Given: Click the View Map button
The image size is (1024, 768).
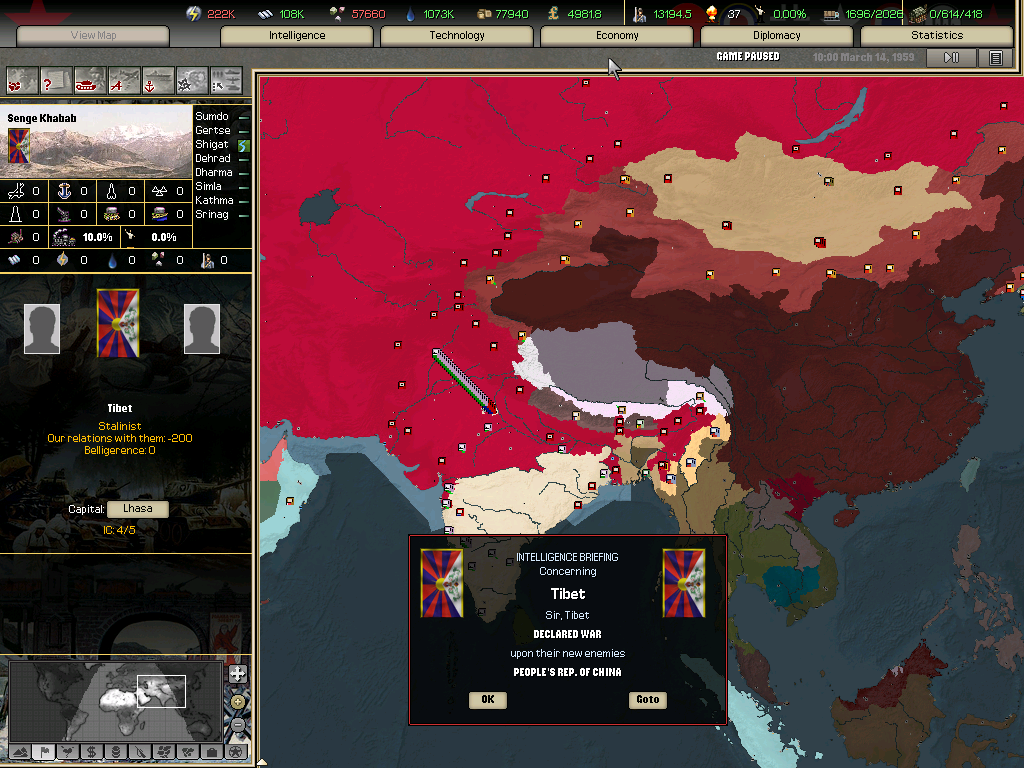Looking at the screenshot, I should pyautogui.click(x=93, y=36).
